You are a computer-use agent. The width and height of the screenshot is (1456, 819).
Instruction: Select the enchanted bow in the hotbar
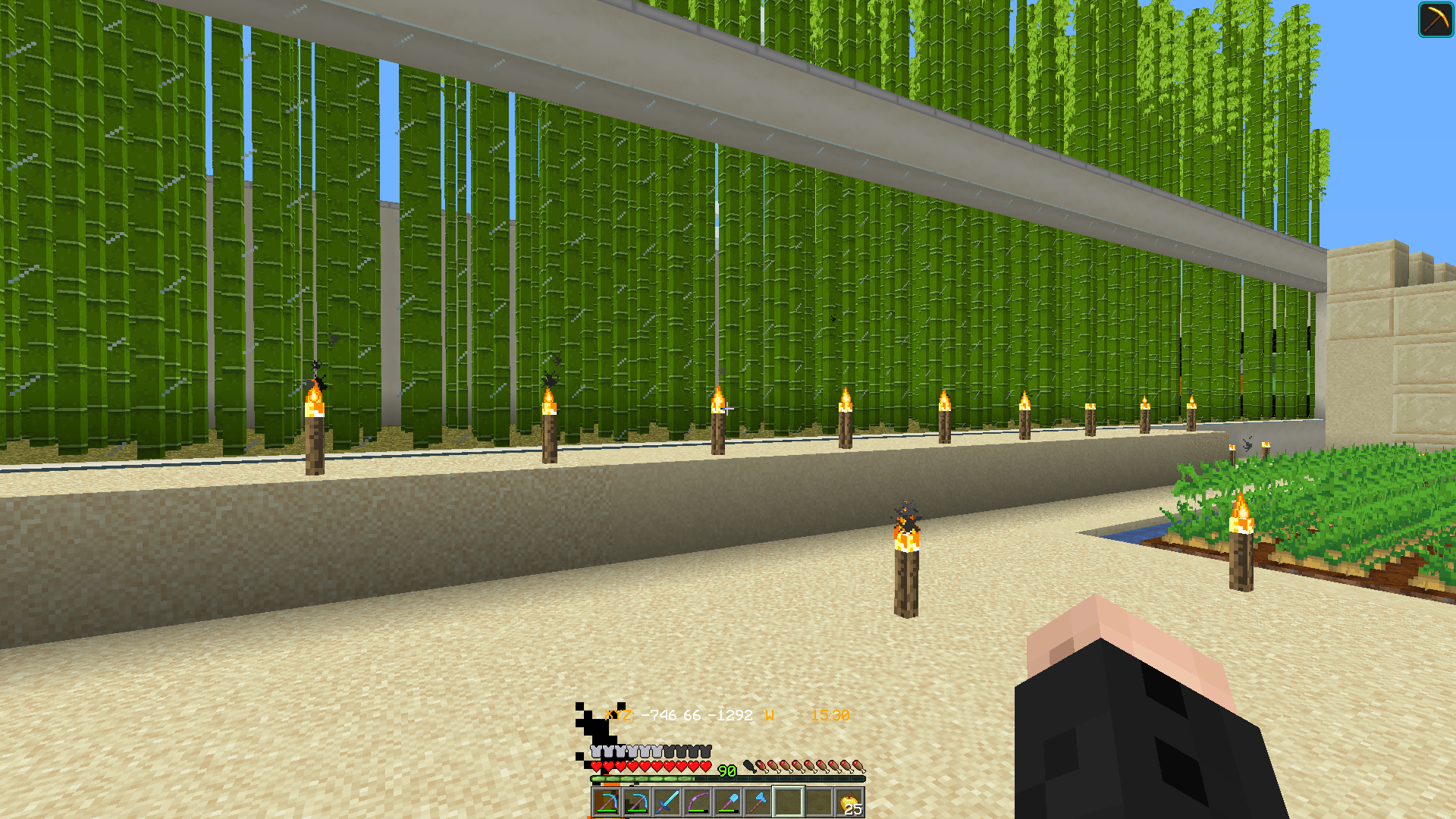(x=698, y=804)
